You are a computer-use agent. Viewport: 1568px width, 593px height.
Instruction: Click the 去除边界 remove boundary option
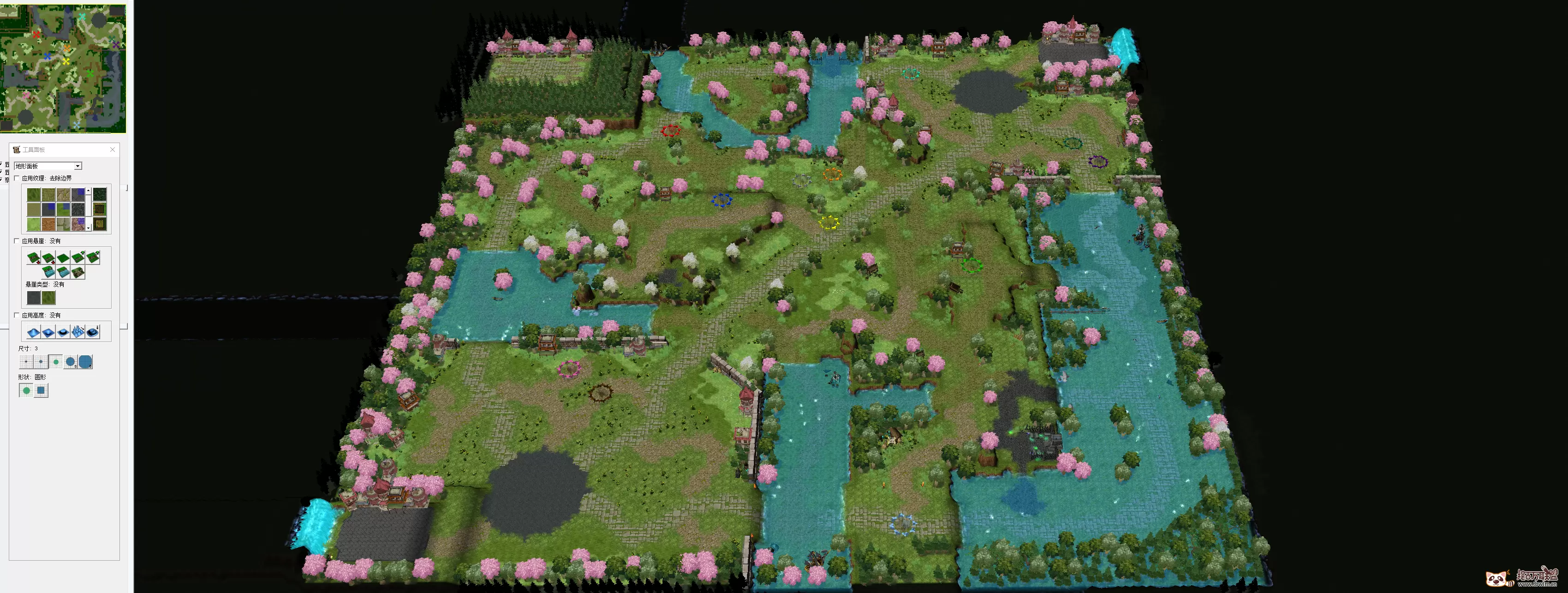[x=61, y=178]
